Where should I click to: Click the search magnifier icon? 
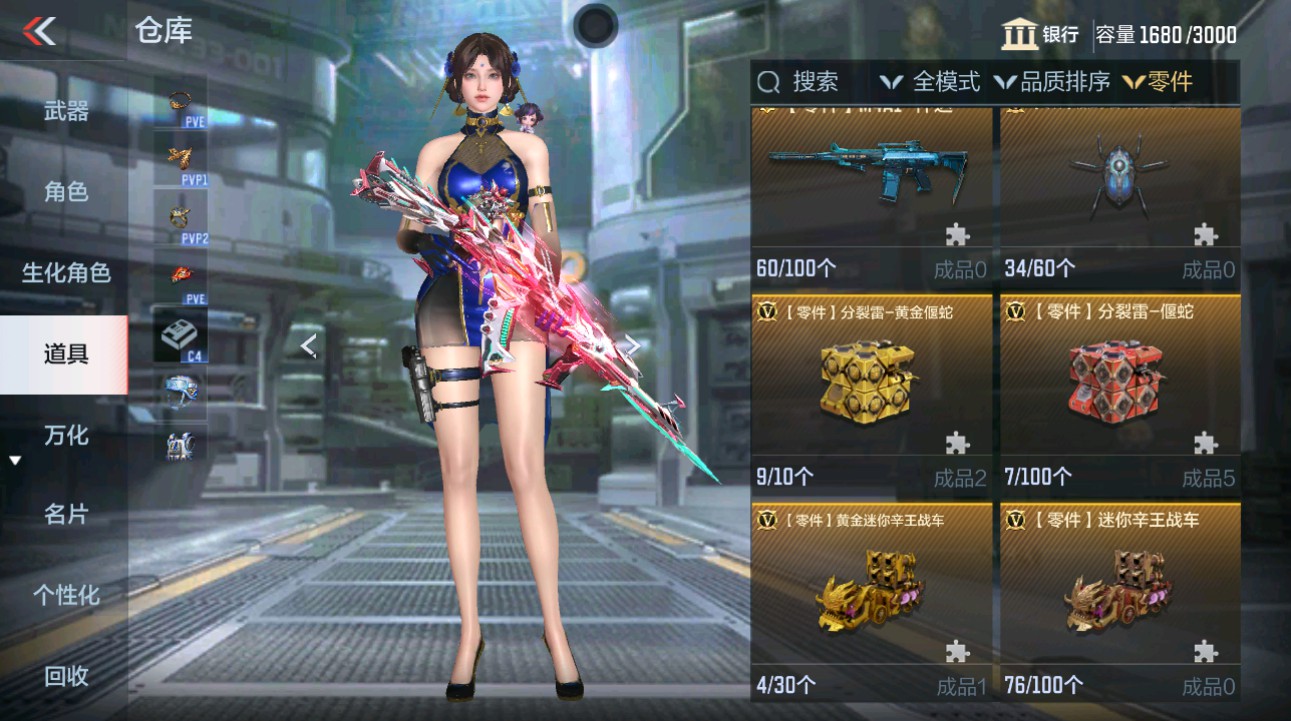pos(767,82)
